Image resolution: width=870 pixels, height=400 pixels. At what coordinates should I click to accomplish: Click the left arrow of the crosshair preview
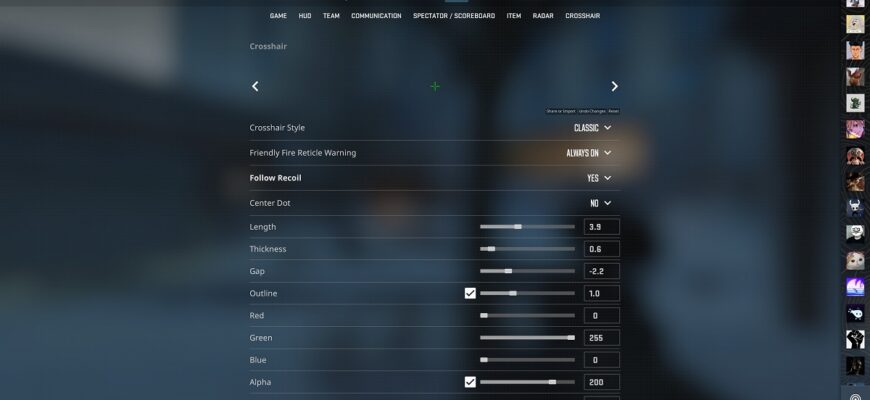point(255,86)
